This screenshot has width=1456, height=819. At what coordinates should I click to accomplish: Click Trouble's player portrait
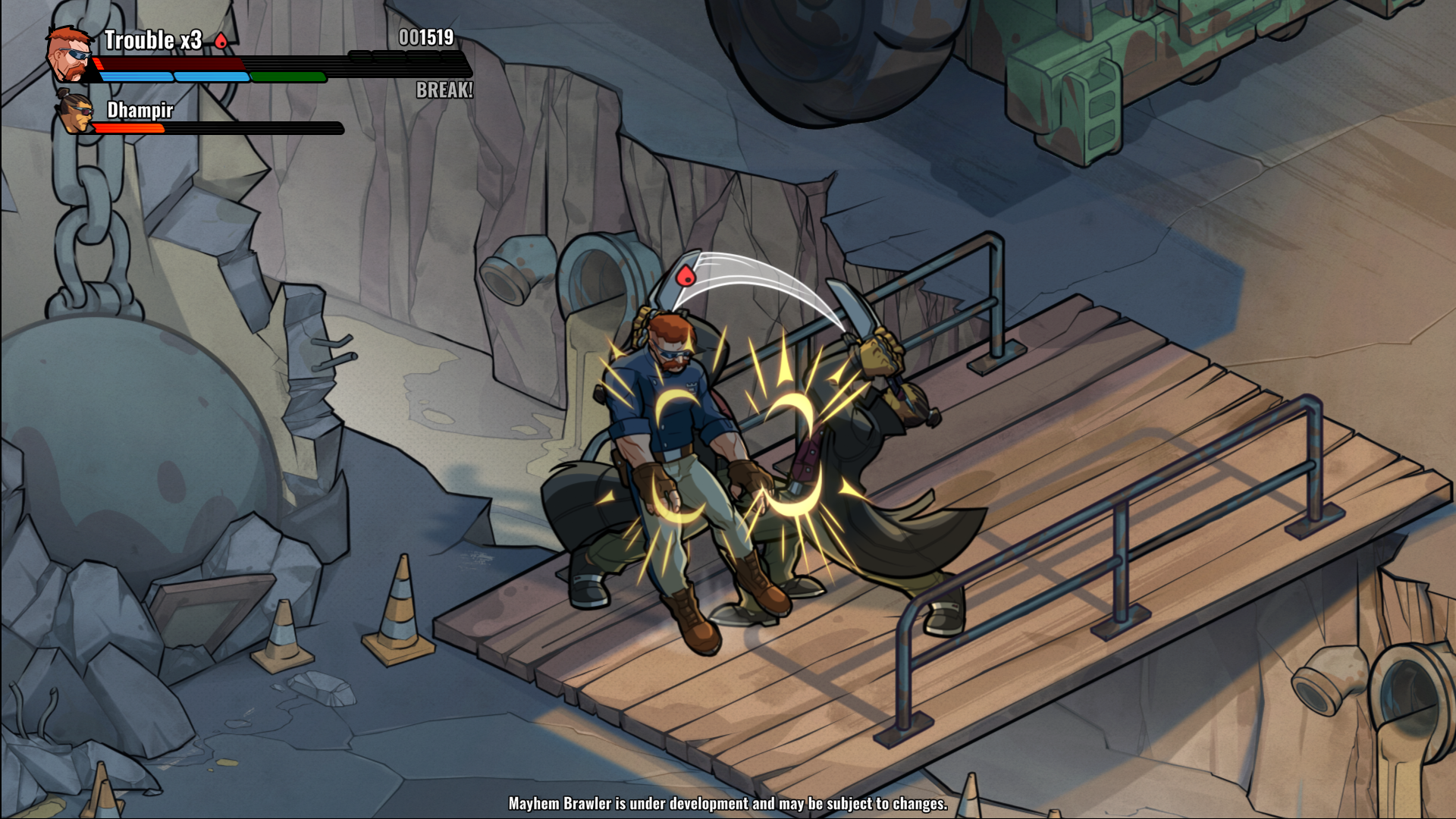pos(70,55)
